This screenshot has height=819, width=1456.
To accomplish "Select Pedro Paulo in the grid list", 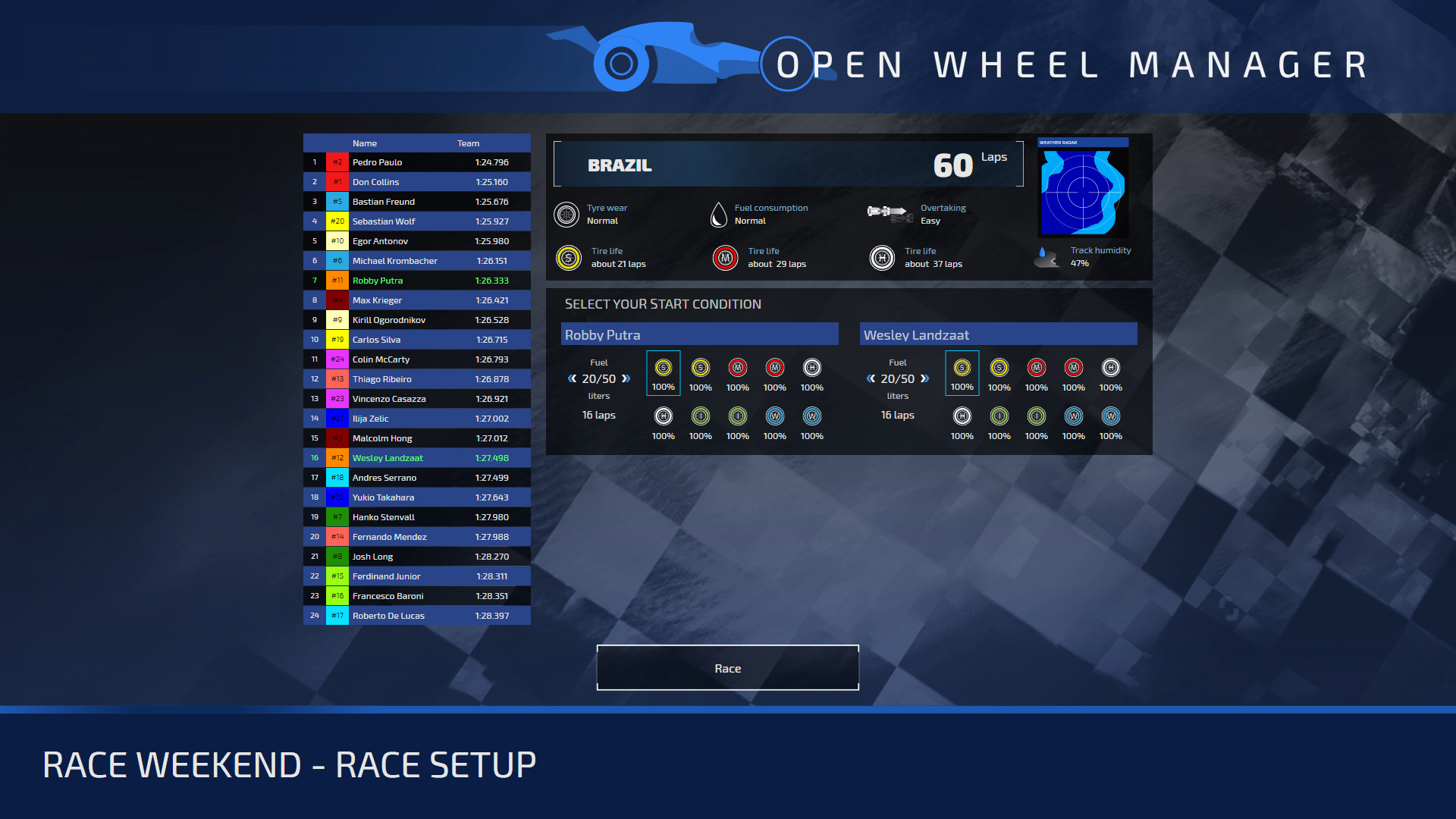I will [x=417, y=162].
